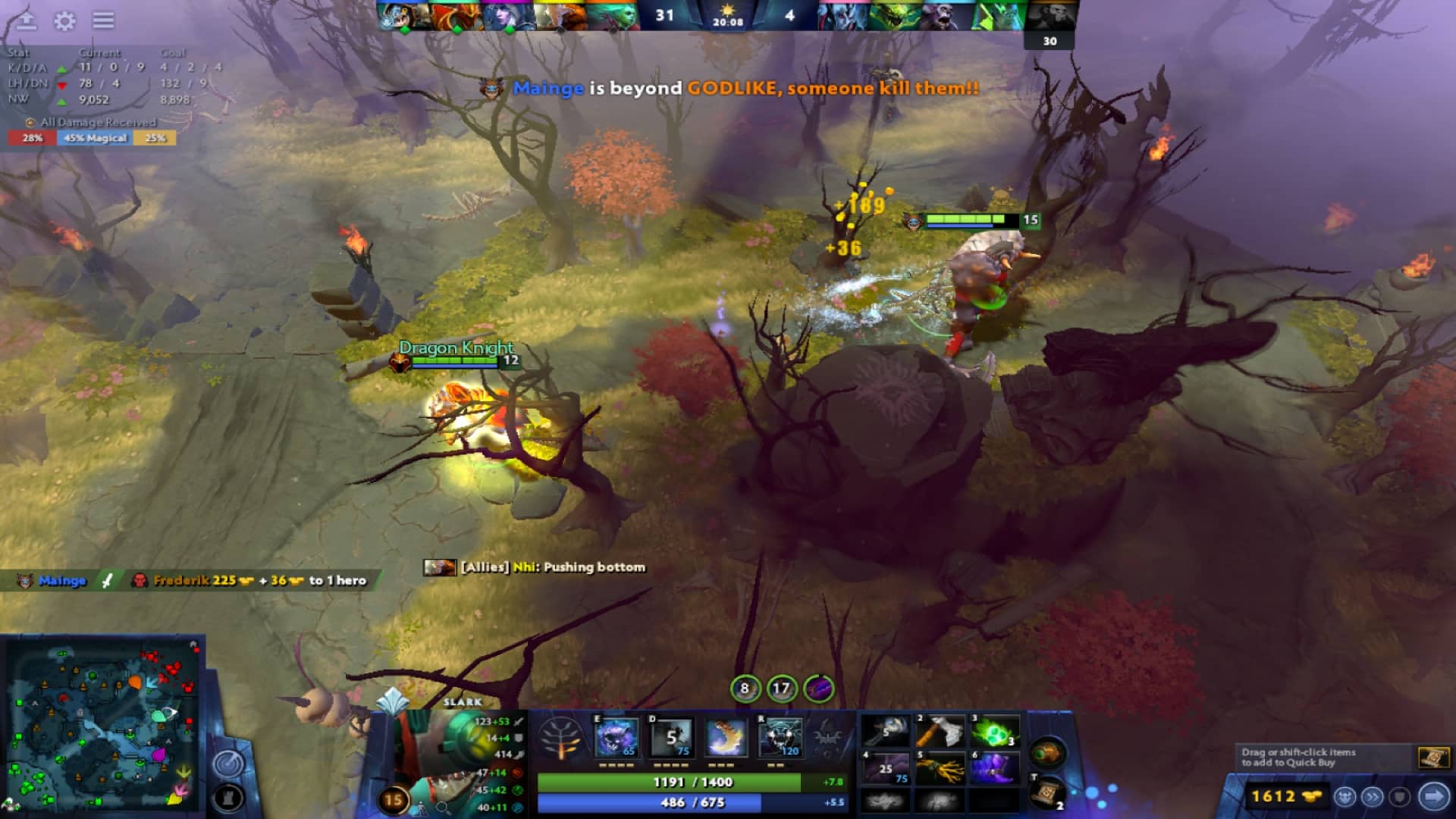Click the 45% Magical damage bar segment

coord(95,139)
